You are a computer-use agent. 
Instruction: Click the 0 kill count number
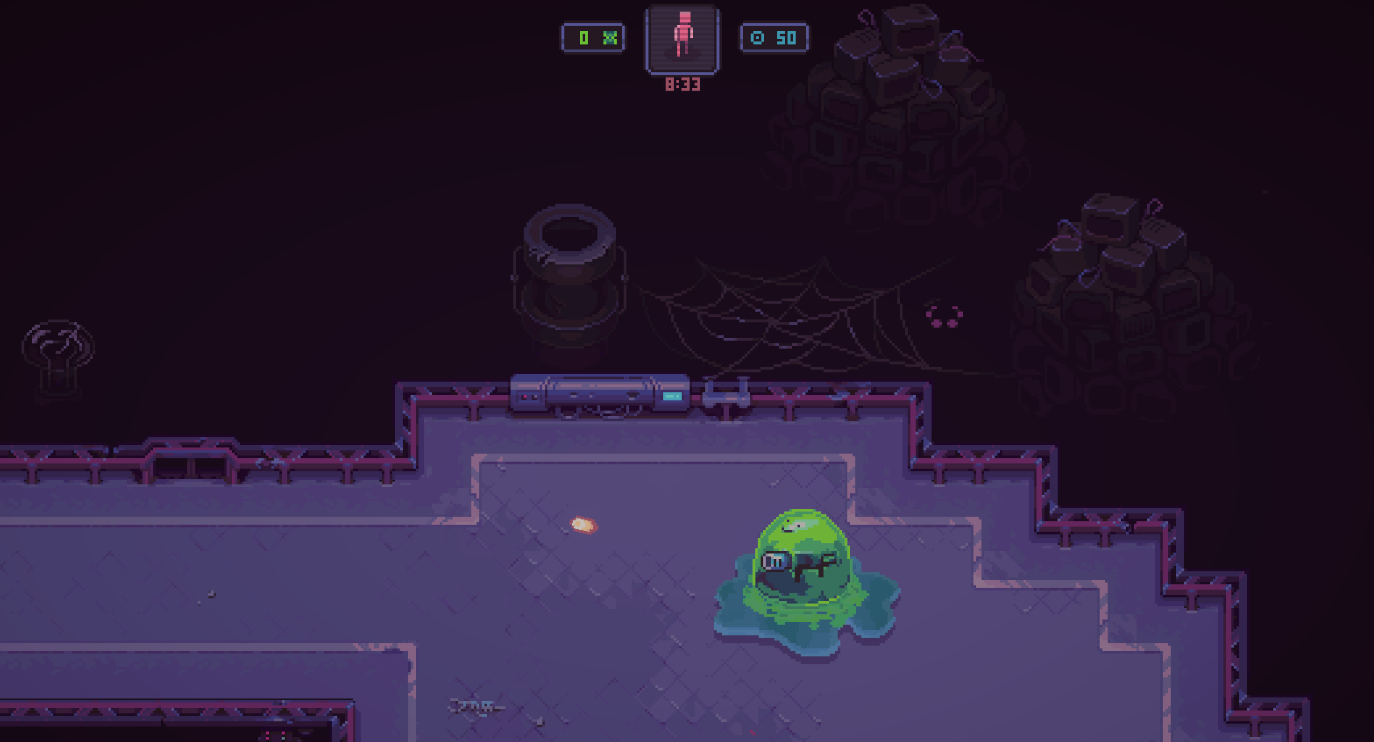coord(586,37)
